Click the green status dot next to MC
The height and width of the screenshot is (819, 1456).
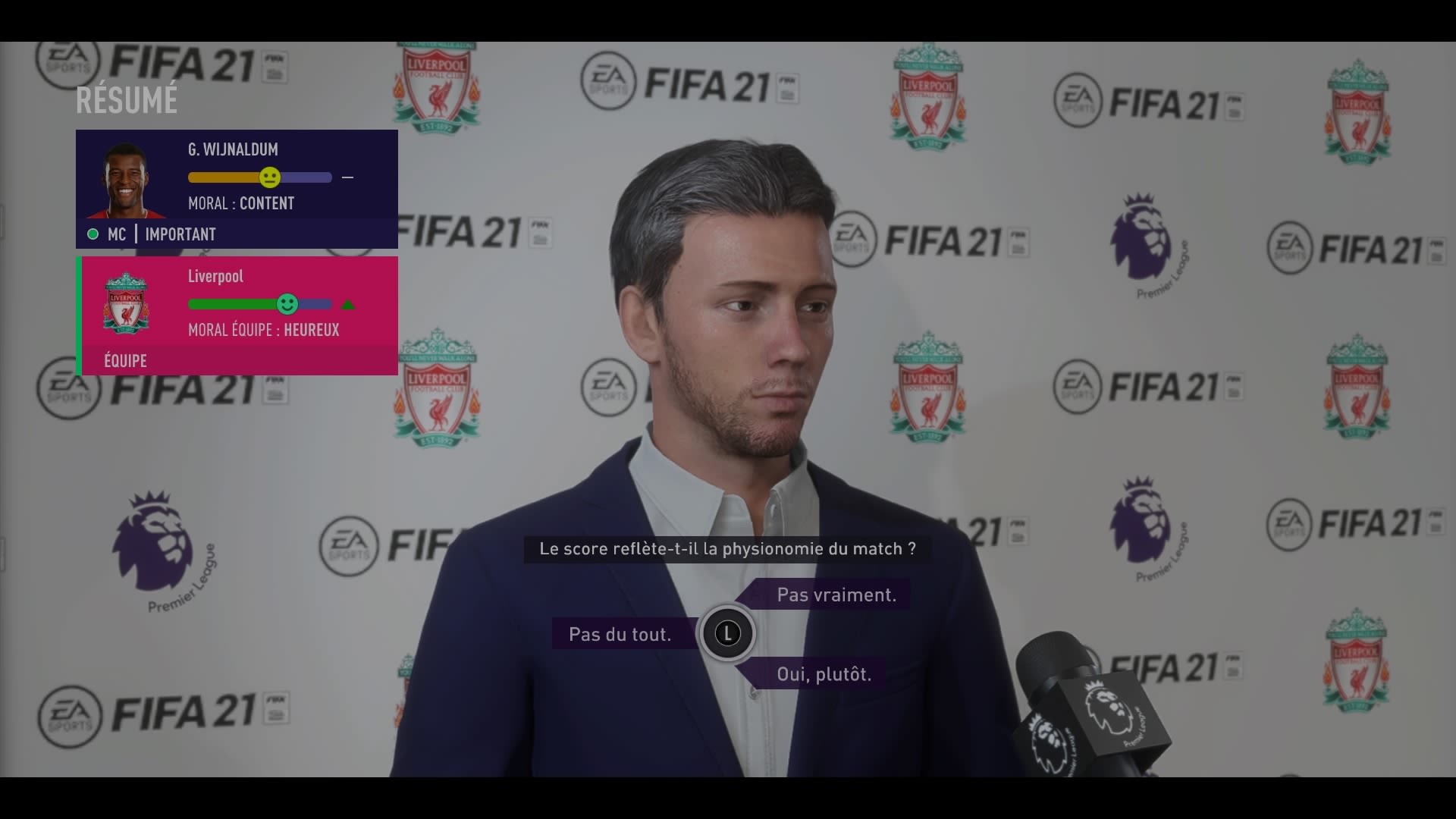coord(93,234)
